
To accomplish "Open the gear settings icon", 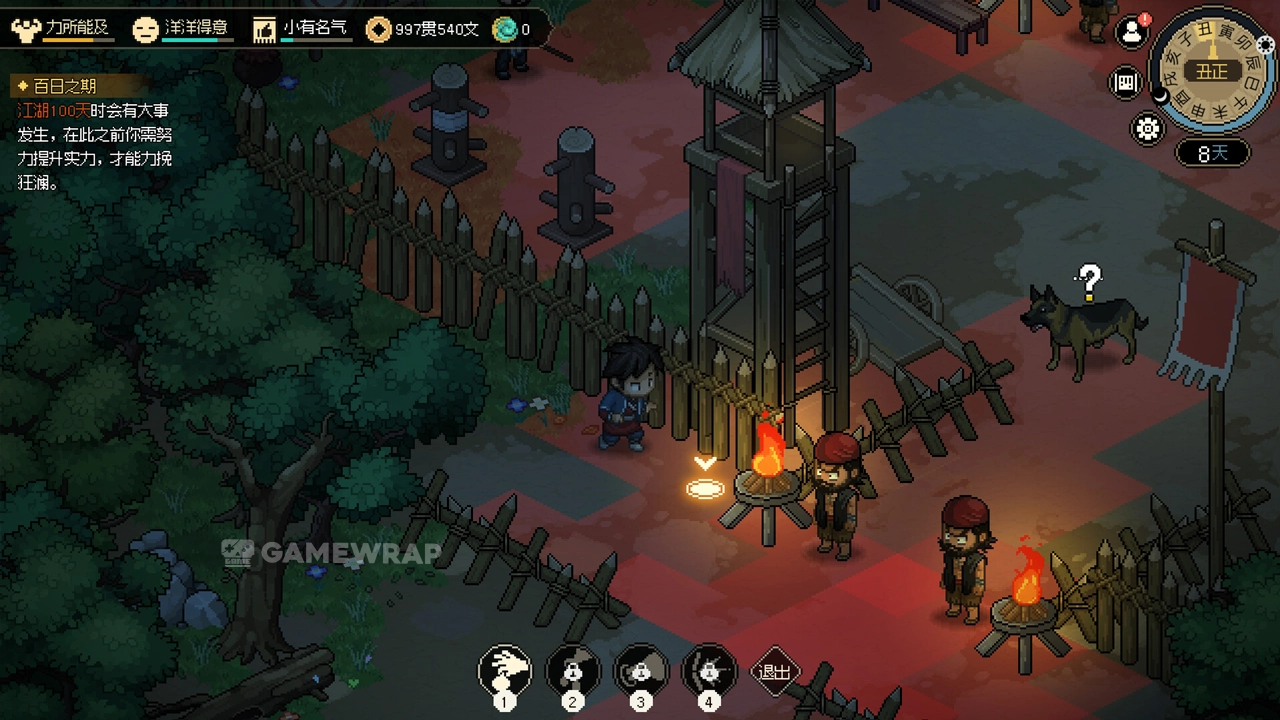I will point(1146,128).
